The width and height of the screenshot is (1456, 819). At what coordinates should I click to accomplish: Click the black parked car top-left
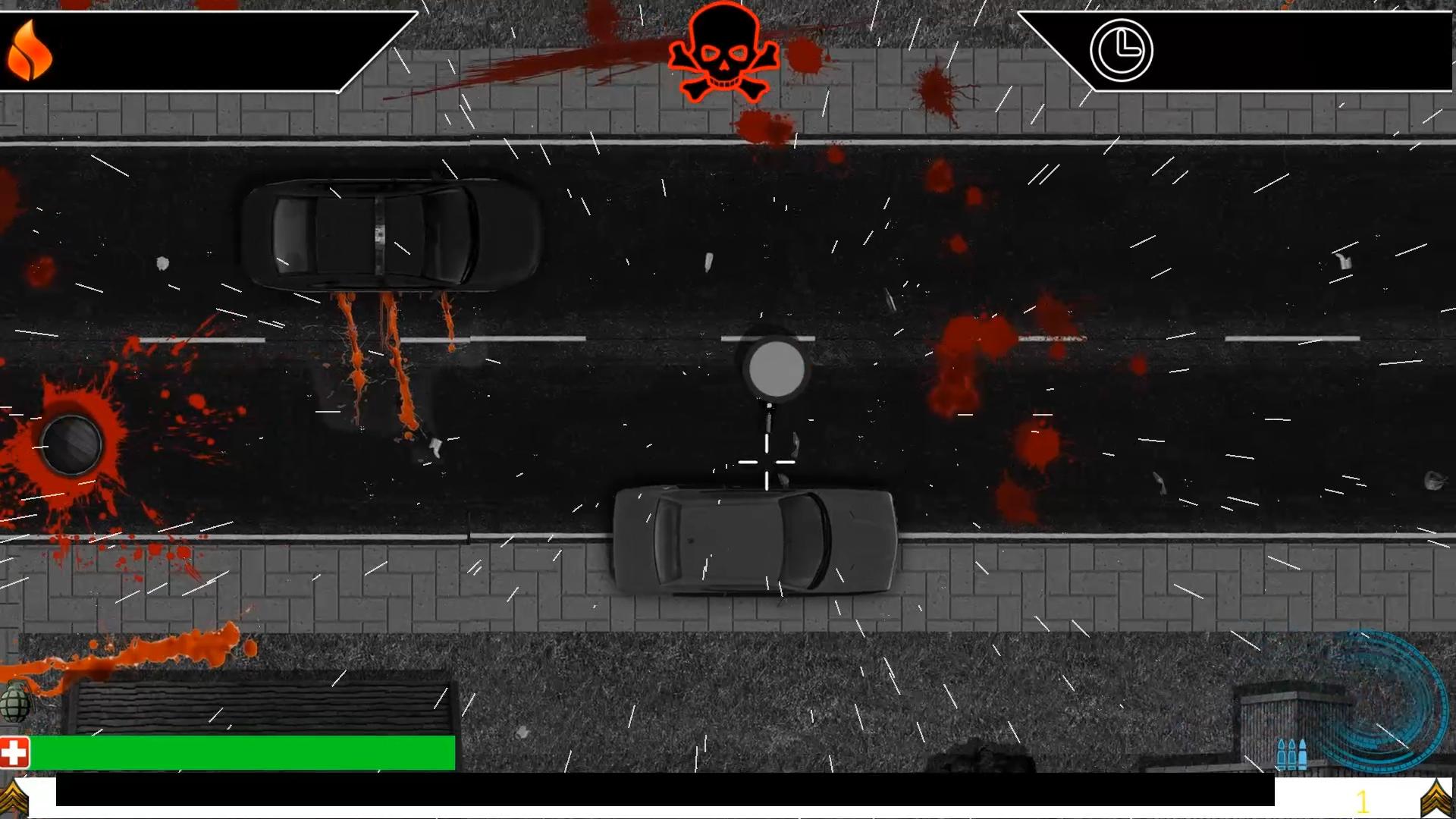point(387,231)
